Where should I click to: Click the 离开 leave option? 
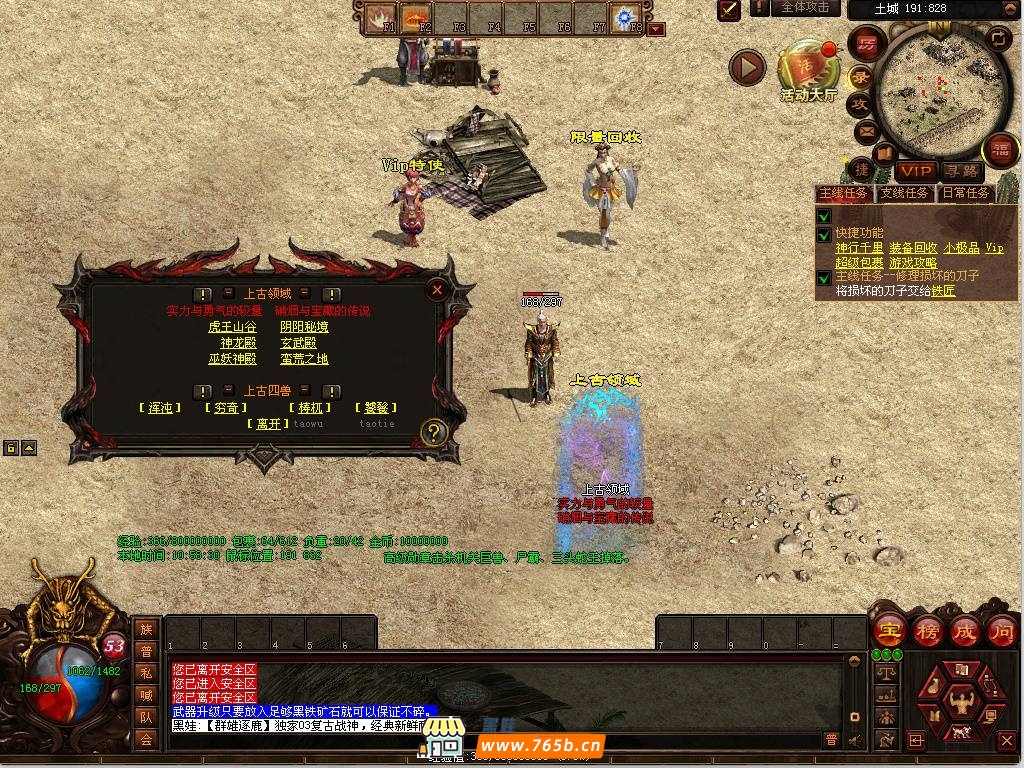[267, 424]
